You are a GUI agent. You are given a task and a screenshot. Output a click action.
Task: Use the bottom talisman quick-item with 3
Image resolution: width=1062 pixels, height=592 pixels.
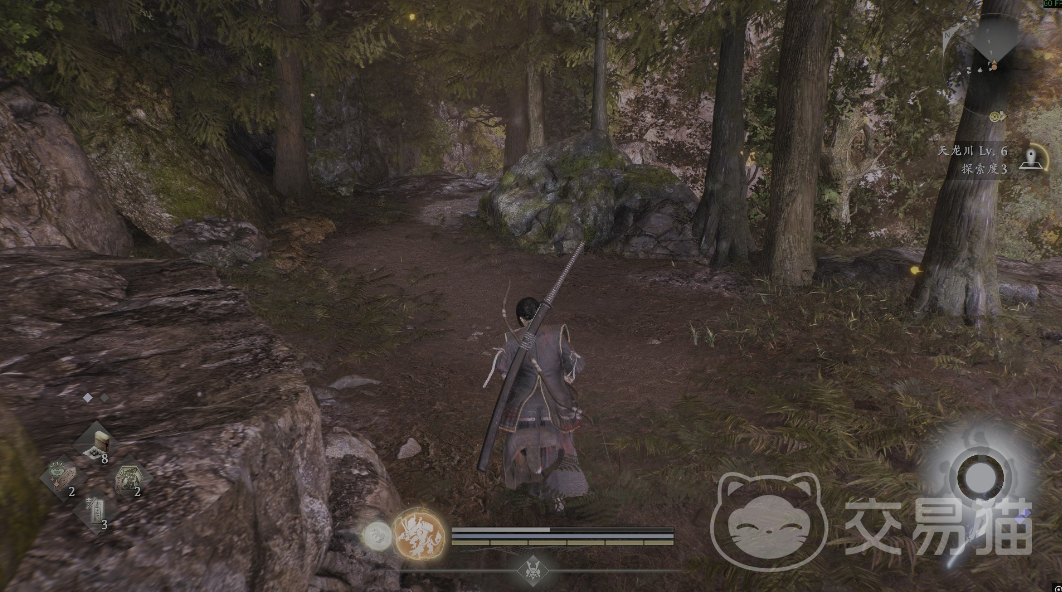(93, 510)
